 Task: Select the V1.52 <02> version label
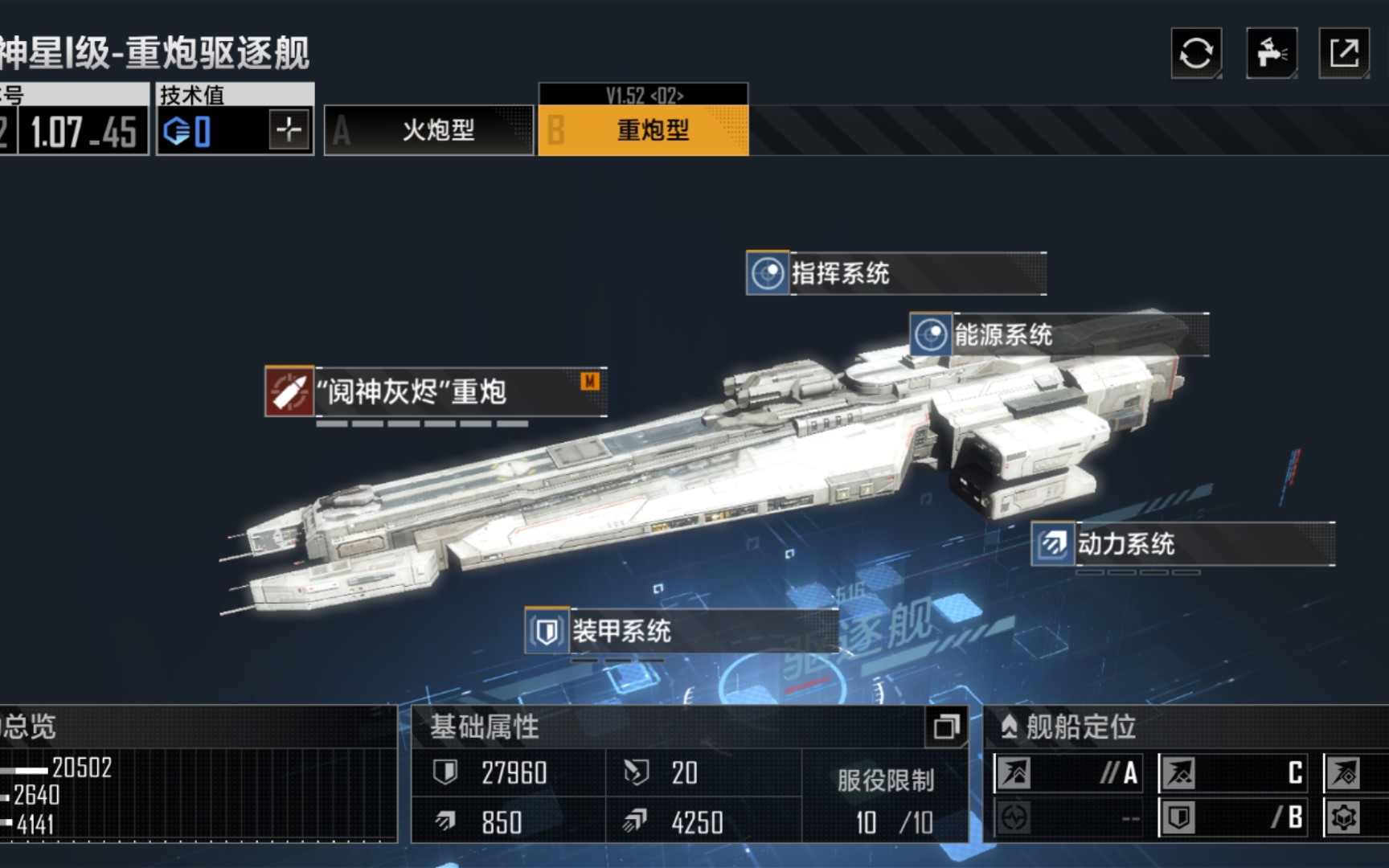point(645,94)
